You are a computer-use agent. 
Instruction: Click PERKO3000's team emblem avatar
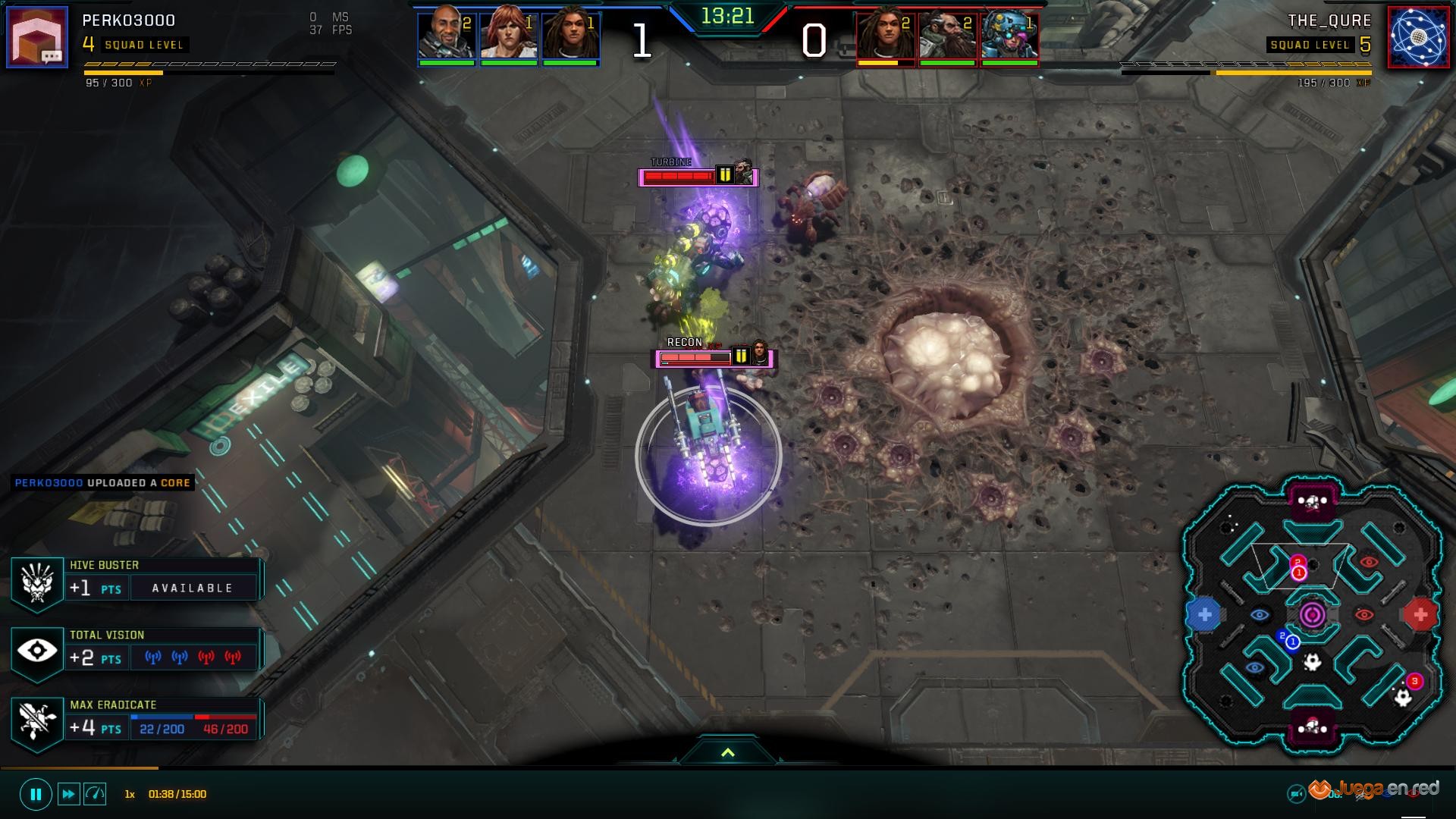coord(37,36)
